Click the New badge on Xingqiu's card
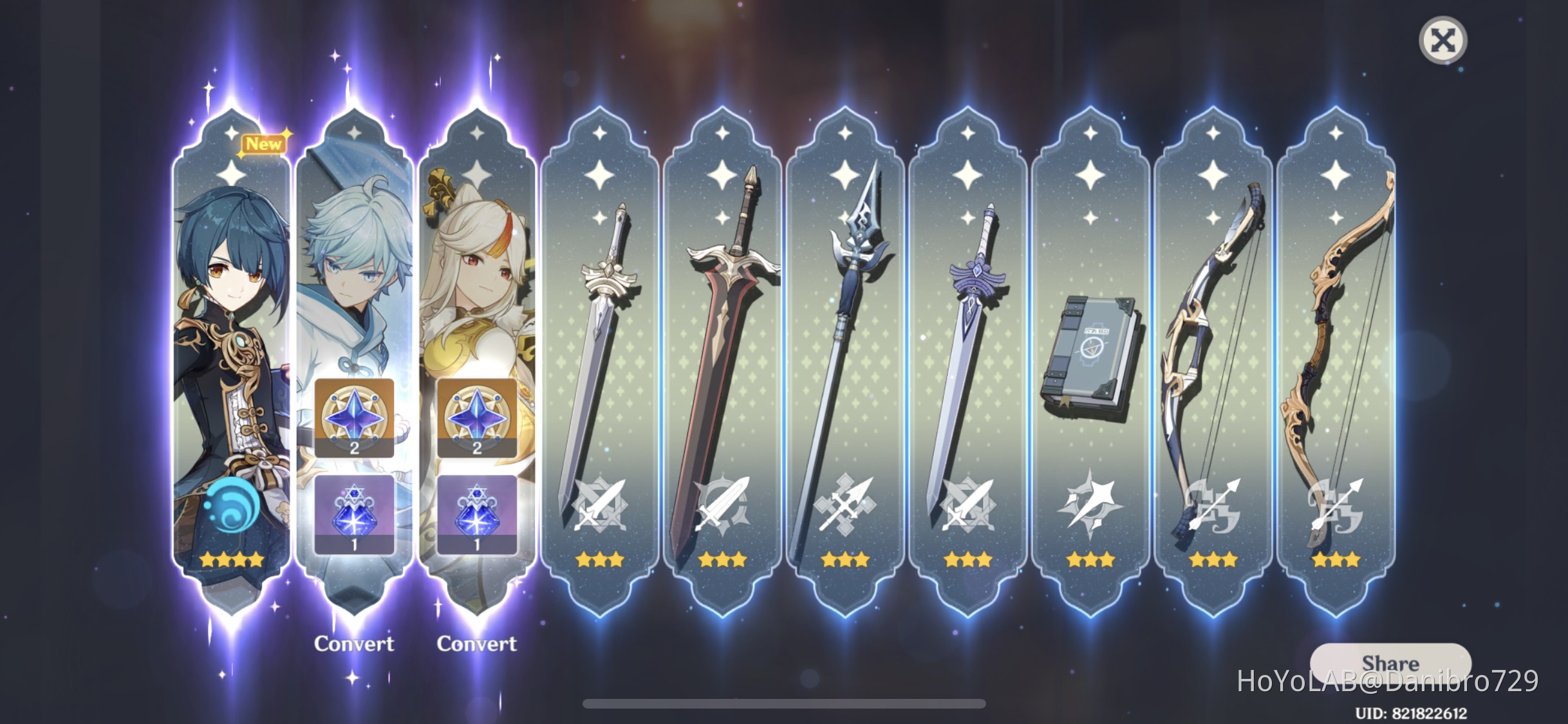Screen dimensions: 1568x724 click(x=265, y=144)
